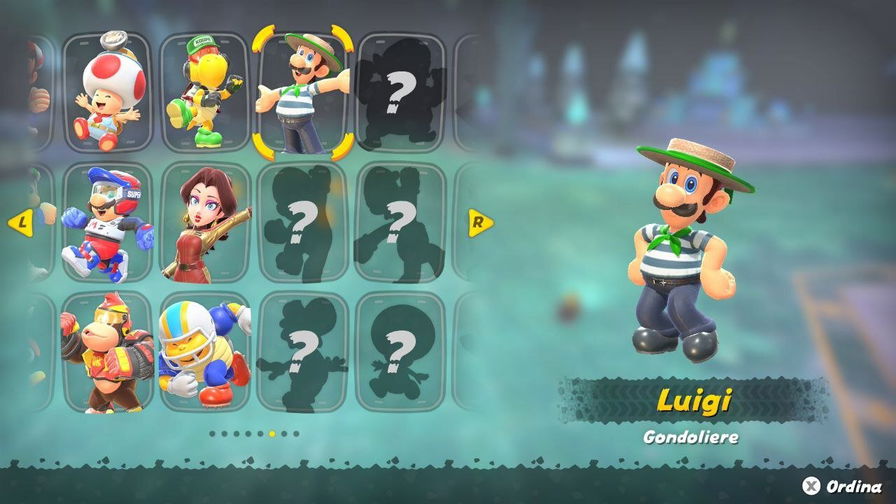This screenshot has width=896, height=504.
Task: Select Toad with the propeller hat
Action: pyautogui.click(x=107, y=92)
